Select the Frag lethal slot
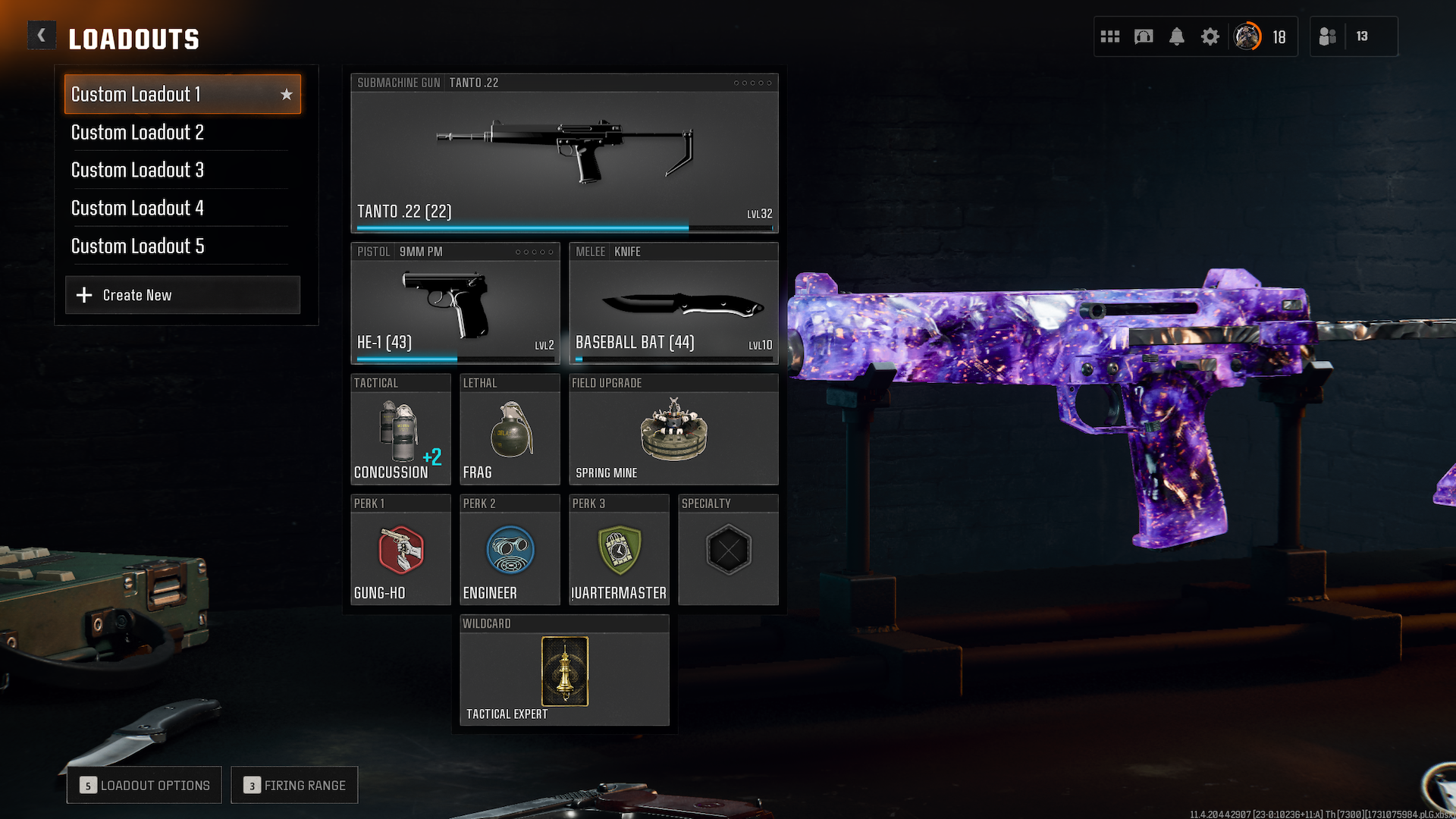Screen dimensions: 1456x819 tap(510, 430)
